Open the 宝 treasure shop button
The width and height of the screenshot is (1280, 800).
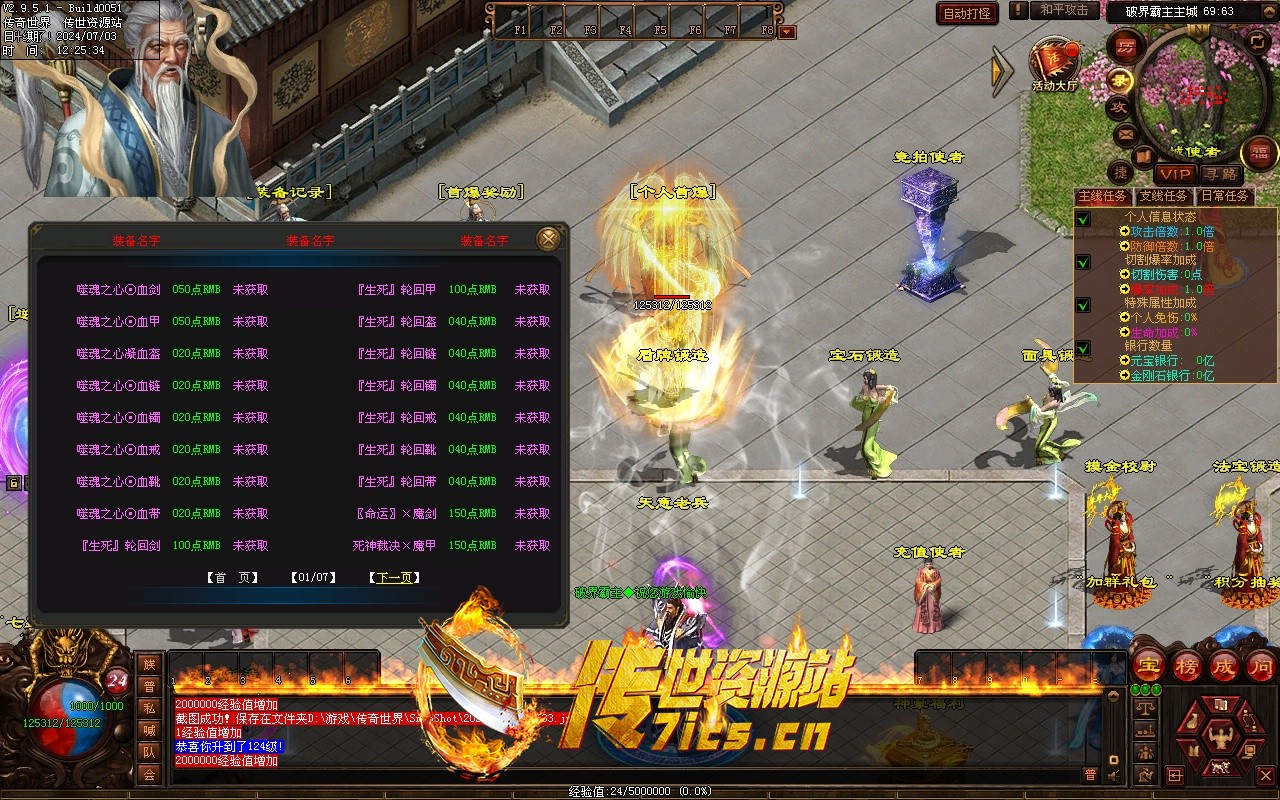[x=1149, y=666]
